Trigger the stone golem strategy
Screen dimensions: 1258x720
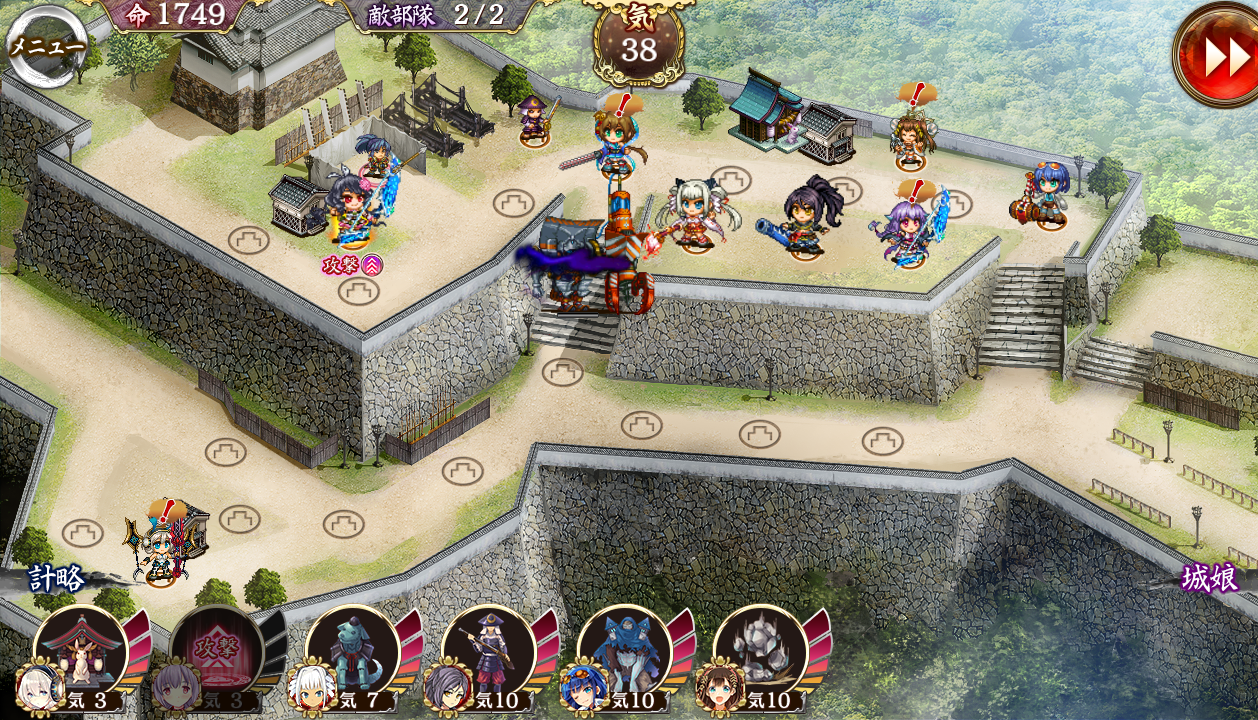(760, 652)
